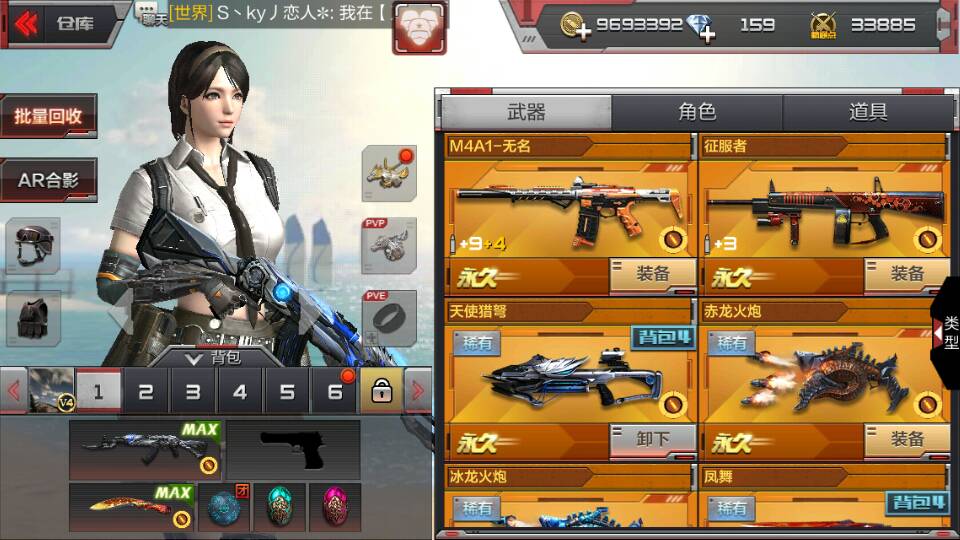The height and width of the screenshot is (540, 960).
Task: Select the helmet equipment slot
Action: tap(33, 245)
